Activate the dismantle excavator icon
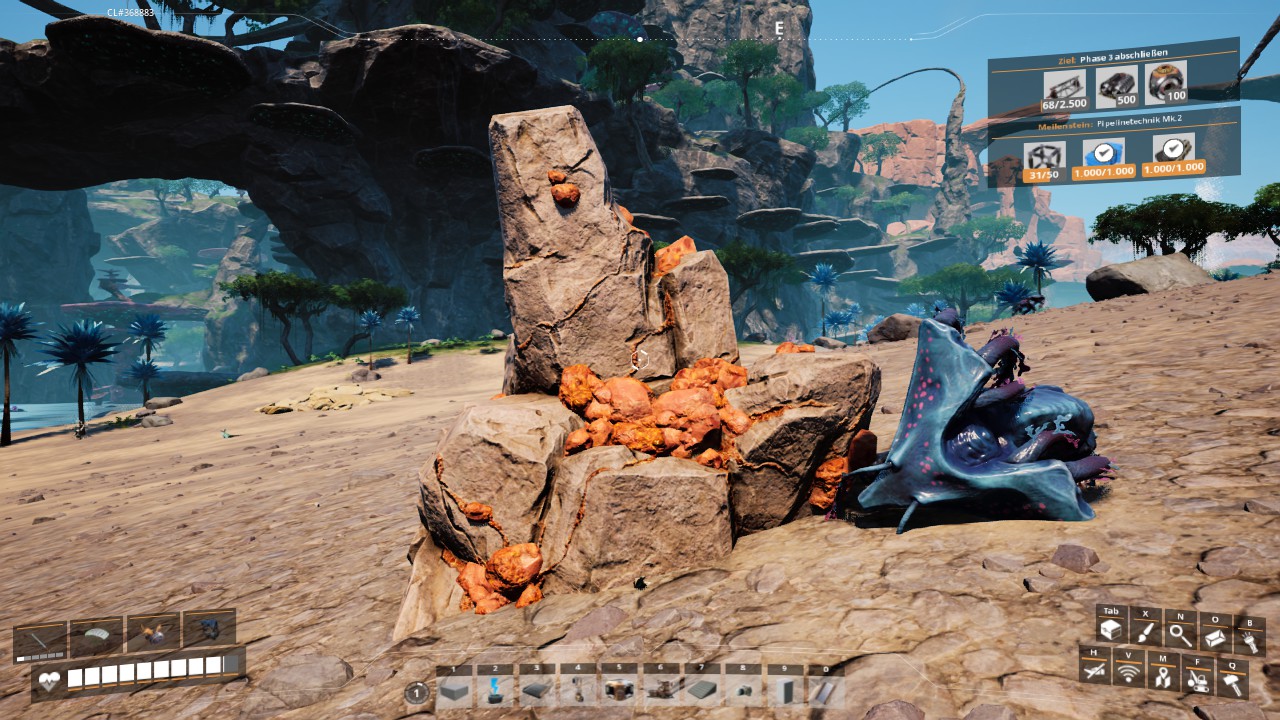The height and width of the screenshot is (720, 1280). pos(1197,680)
